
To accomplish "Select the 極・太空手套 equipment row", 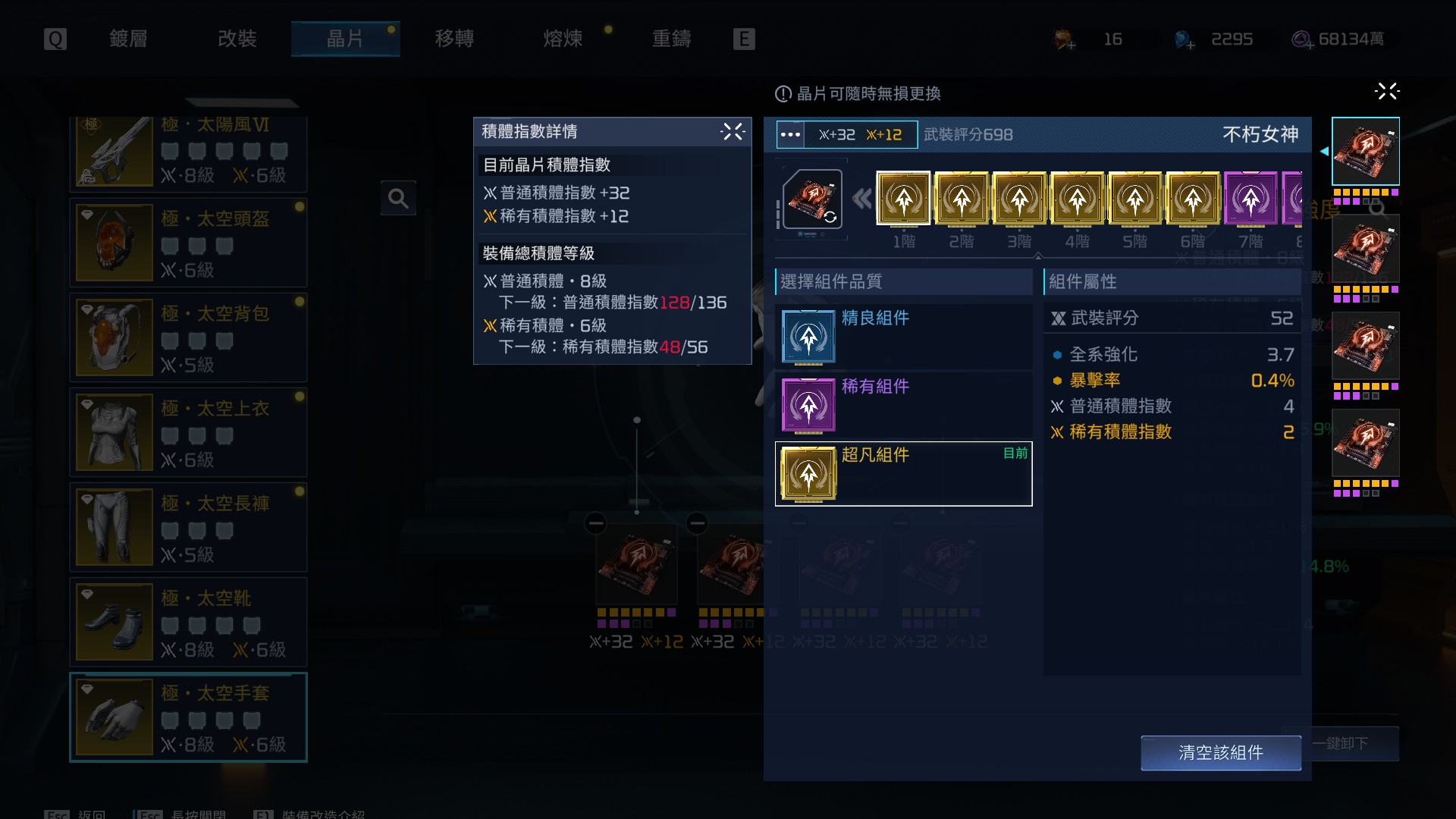I will [x=188, y=717].
